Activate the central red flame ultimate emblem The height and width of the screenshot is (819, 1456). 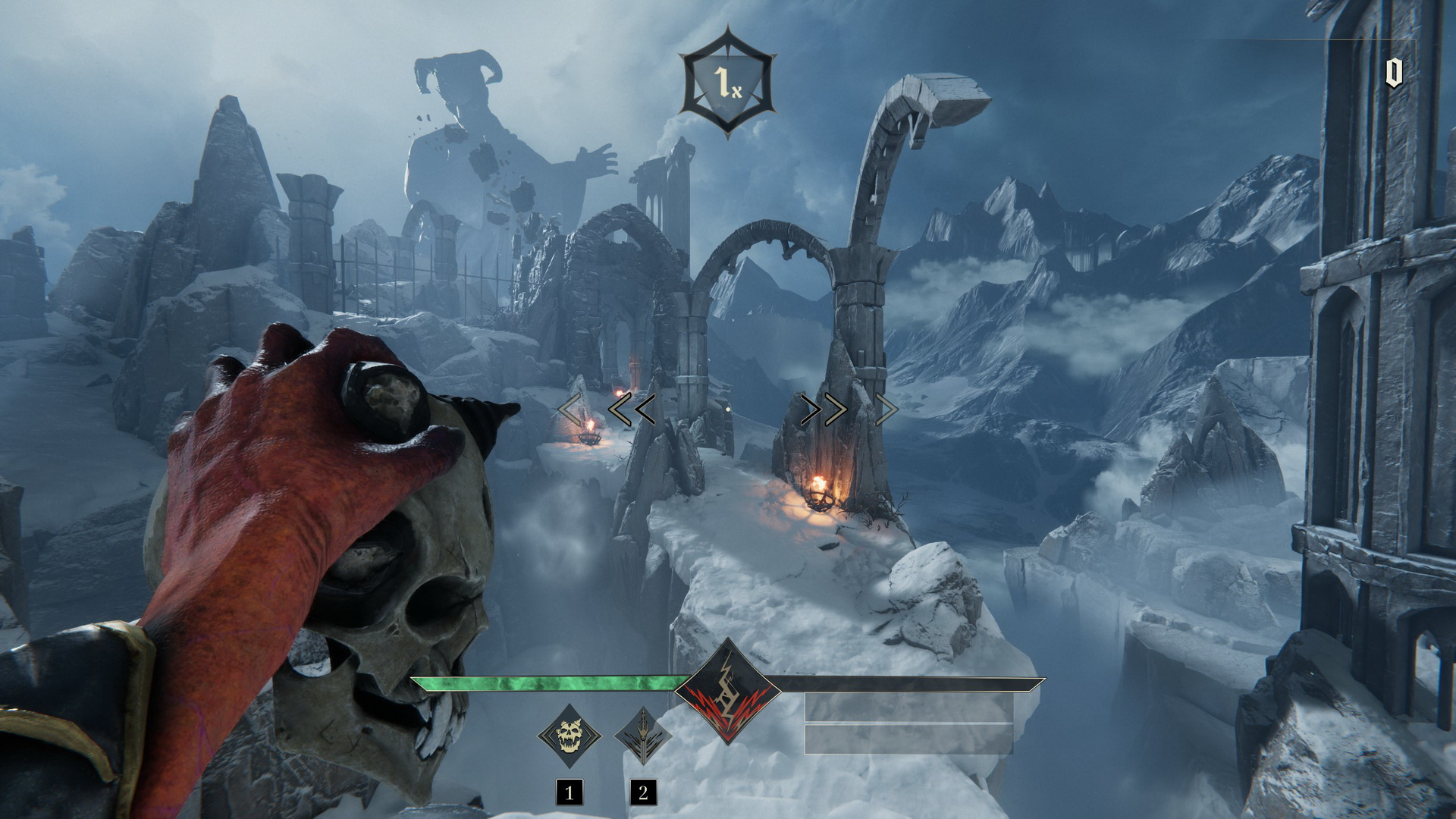727,692
